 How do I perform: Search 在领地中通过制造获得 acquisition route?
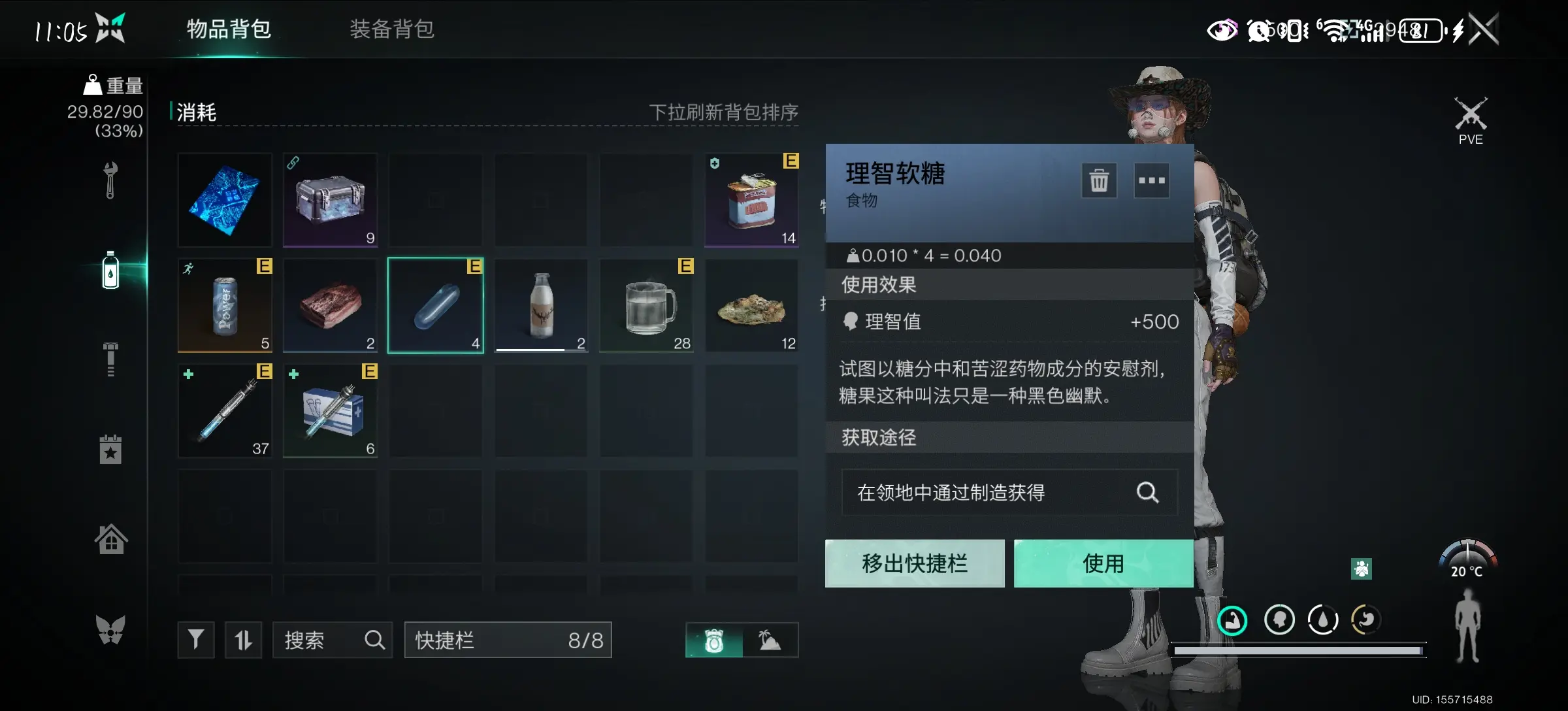point(1147,492)
